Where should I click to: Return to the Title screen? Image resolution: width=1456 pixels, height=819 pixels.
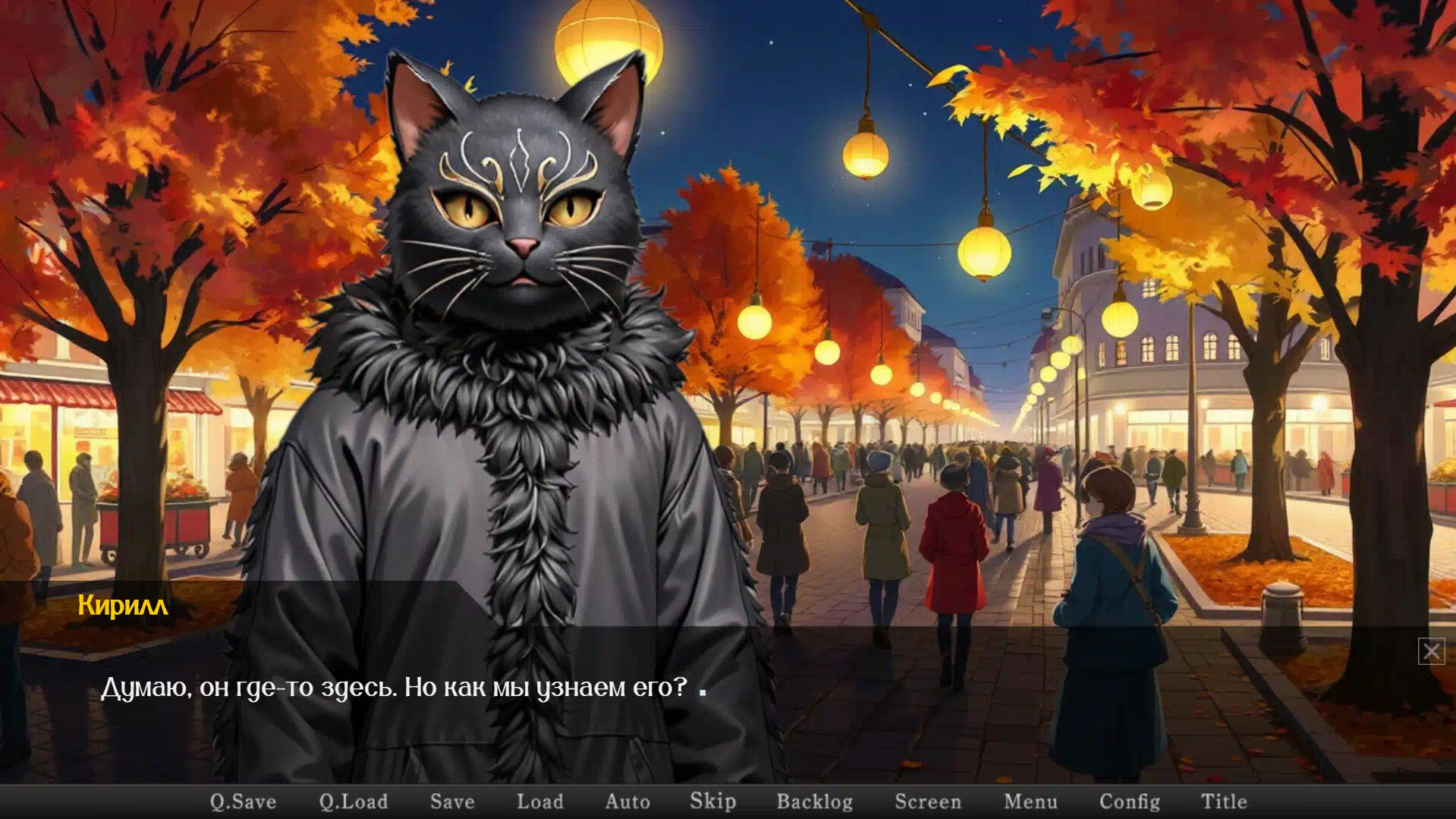pos(1224,802)
